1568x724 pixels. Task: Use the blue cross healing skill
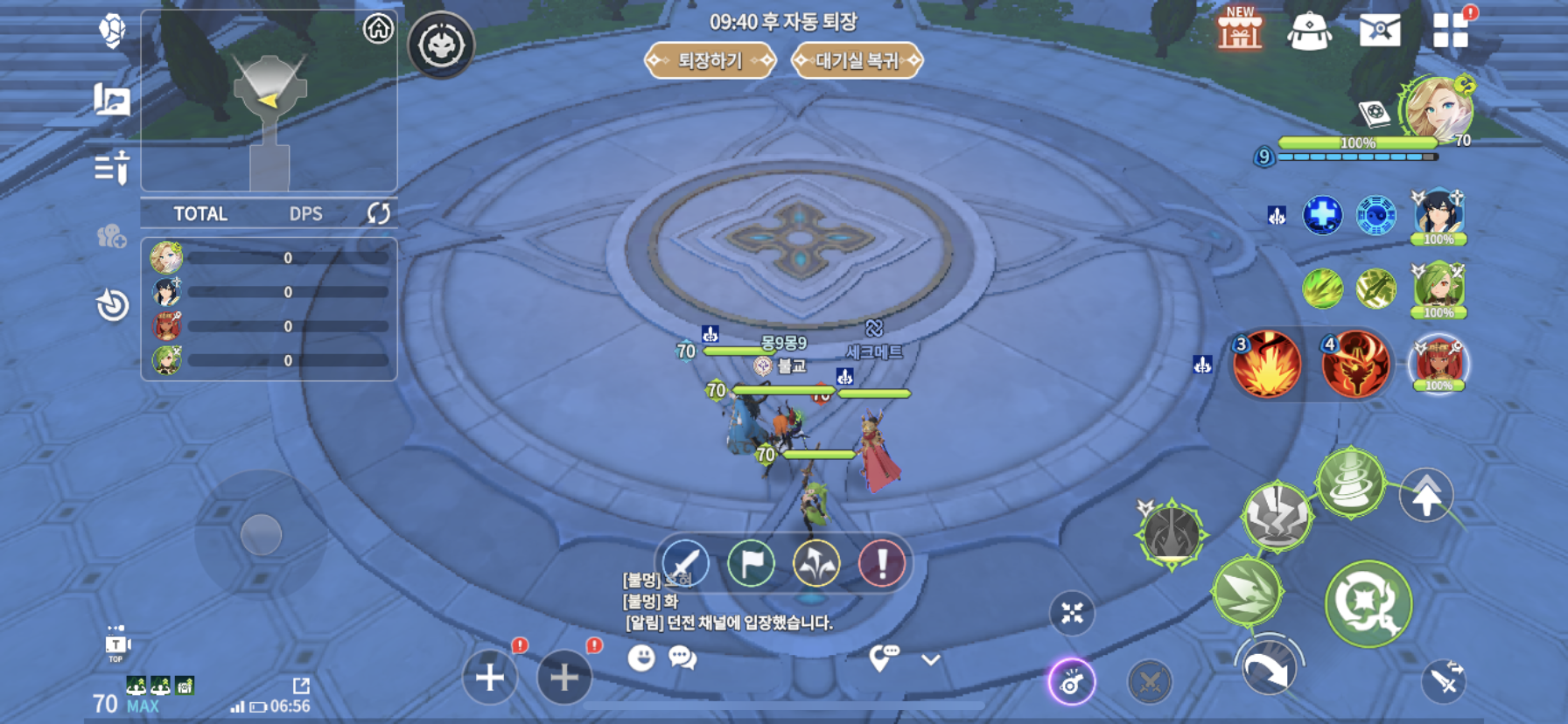1322,215
